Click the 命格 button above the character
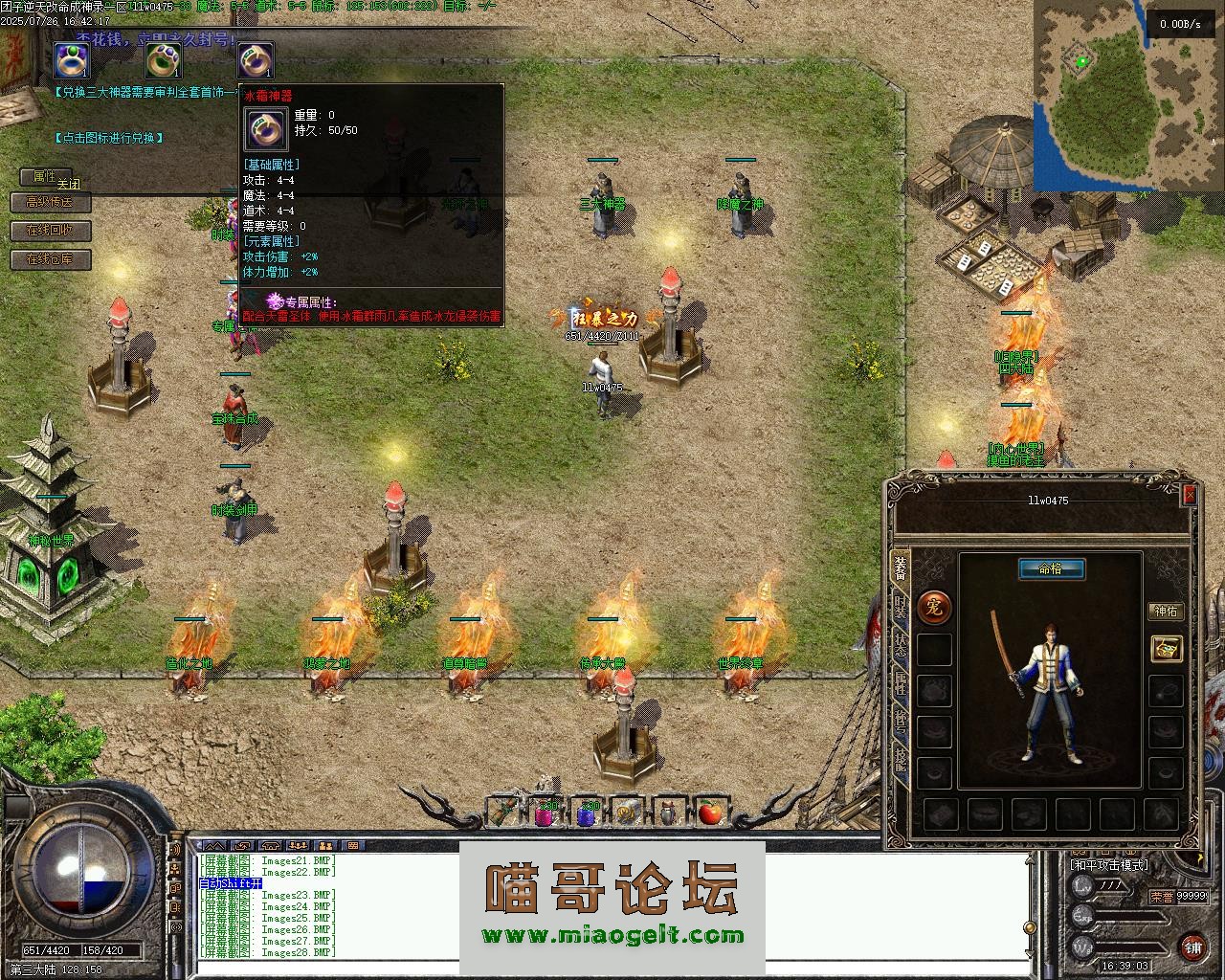 click(x=1051, y=569)
